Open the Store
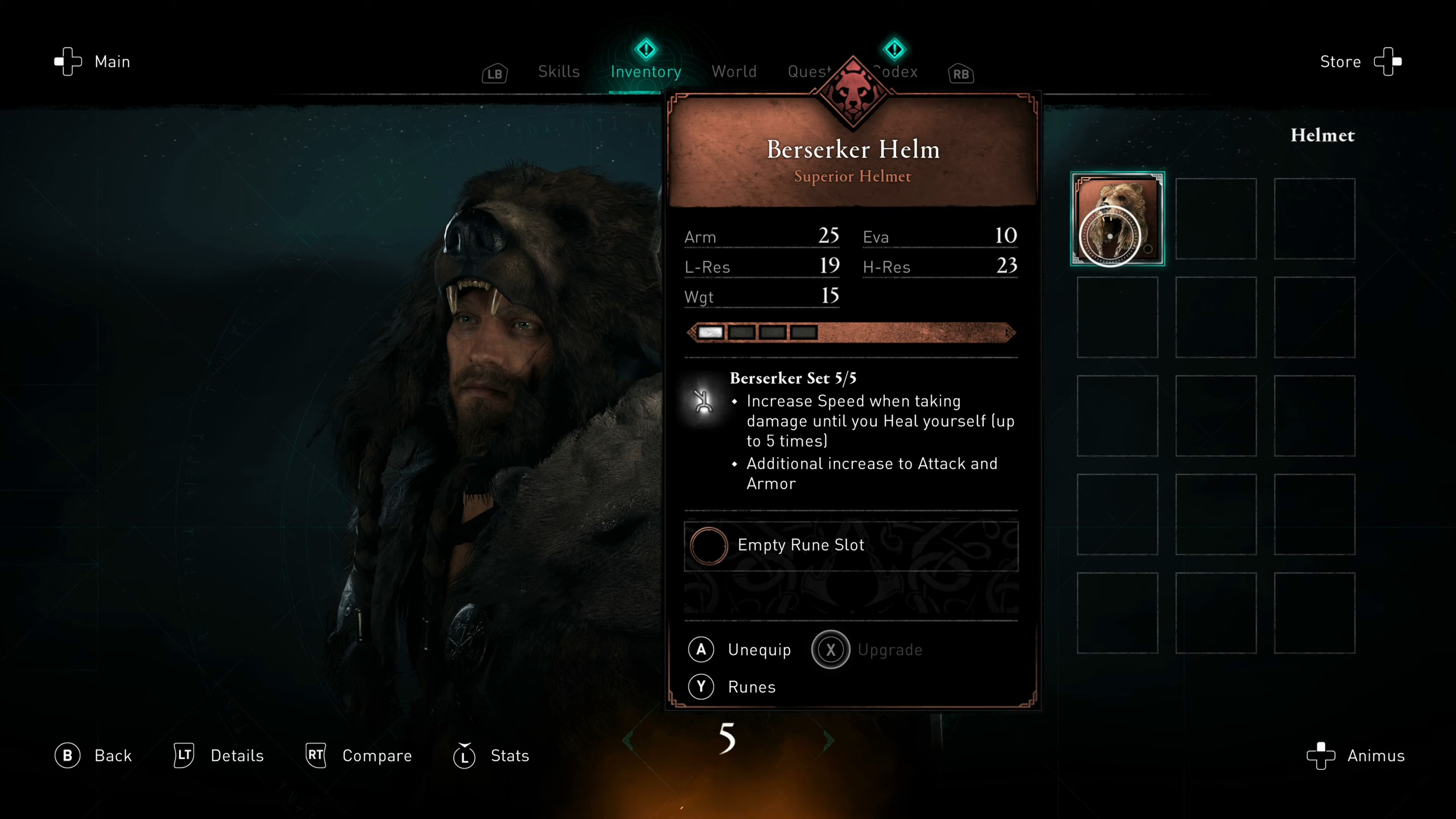 1359,61
